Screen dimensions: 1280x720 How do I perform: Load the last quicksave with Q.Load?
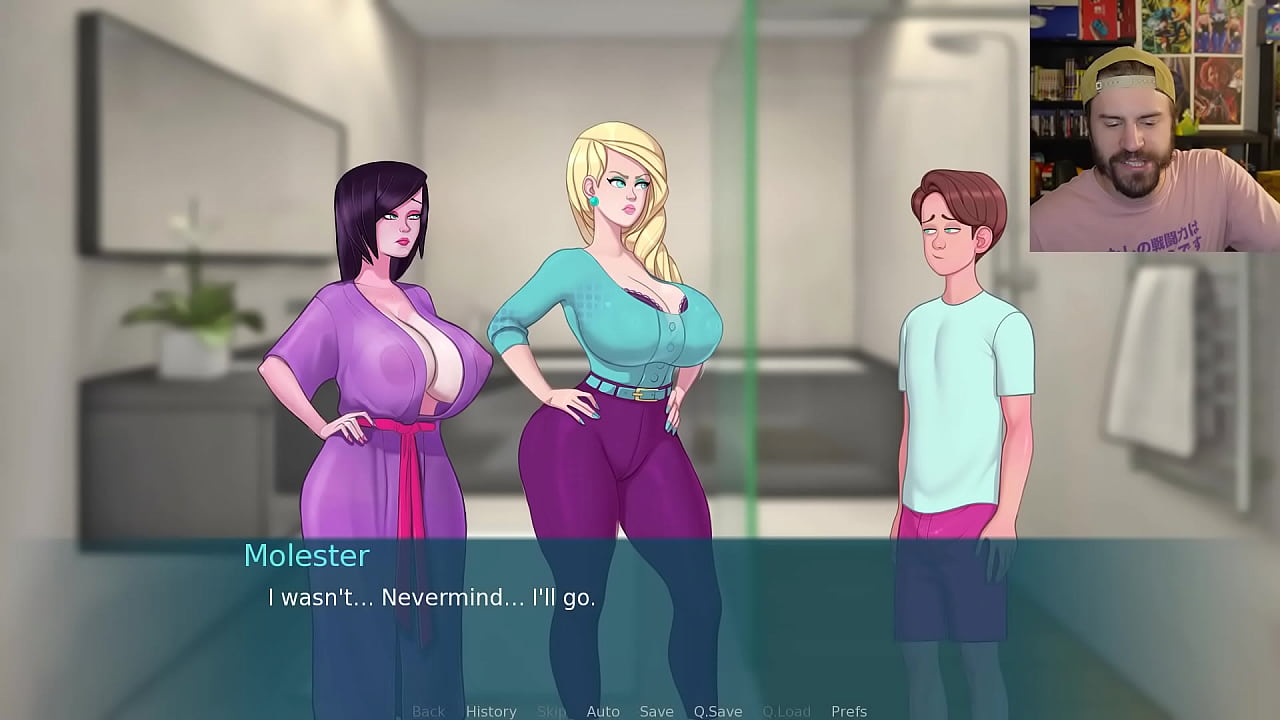786,710
